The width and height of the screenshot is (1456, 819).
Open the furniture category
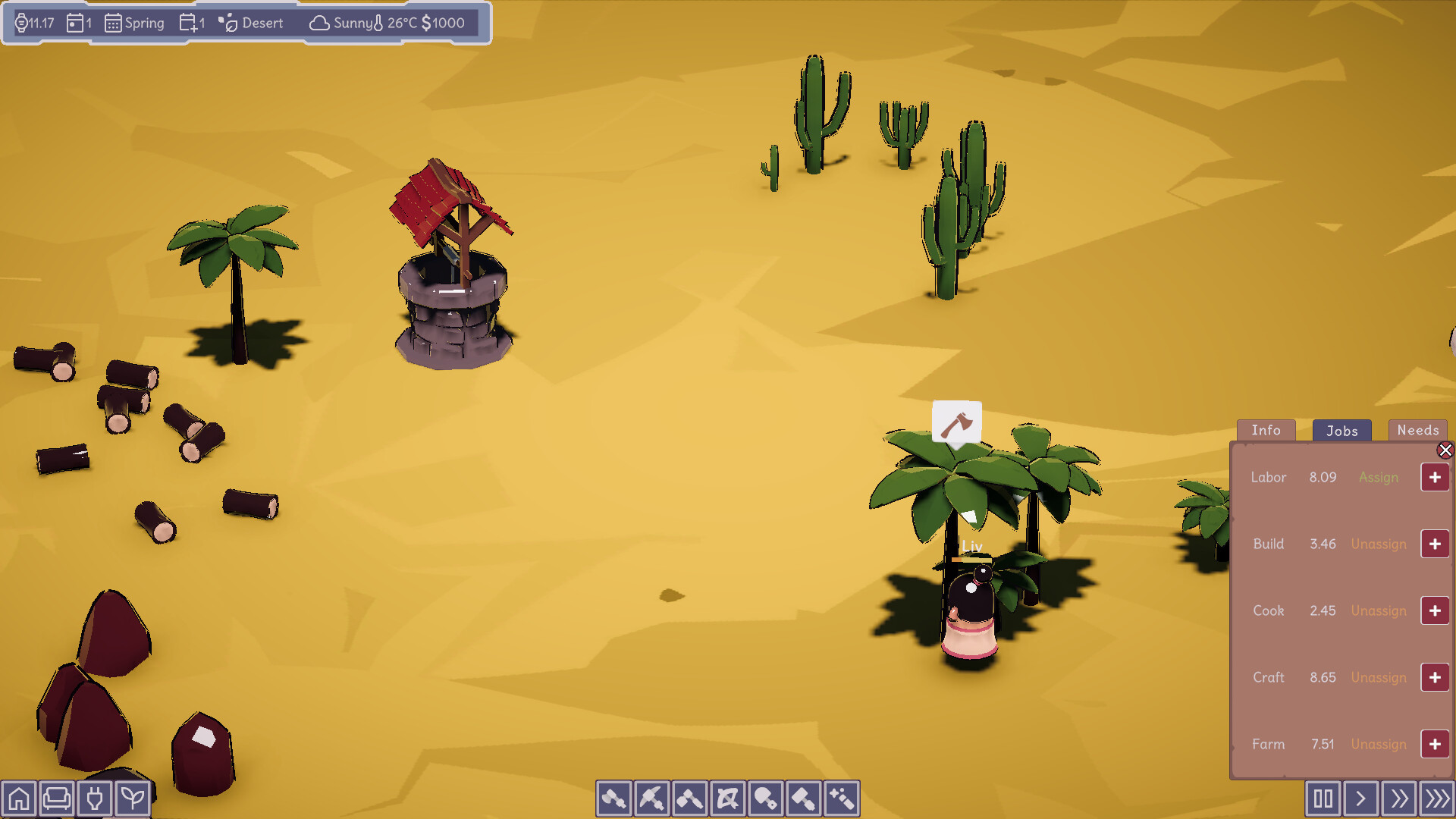click(57, 798)
